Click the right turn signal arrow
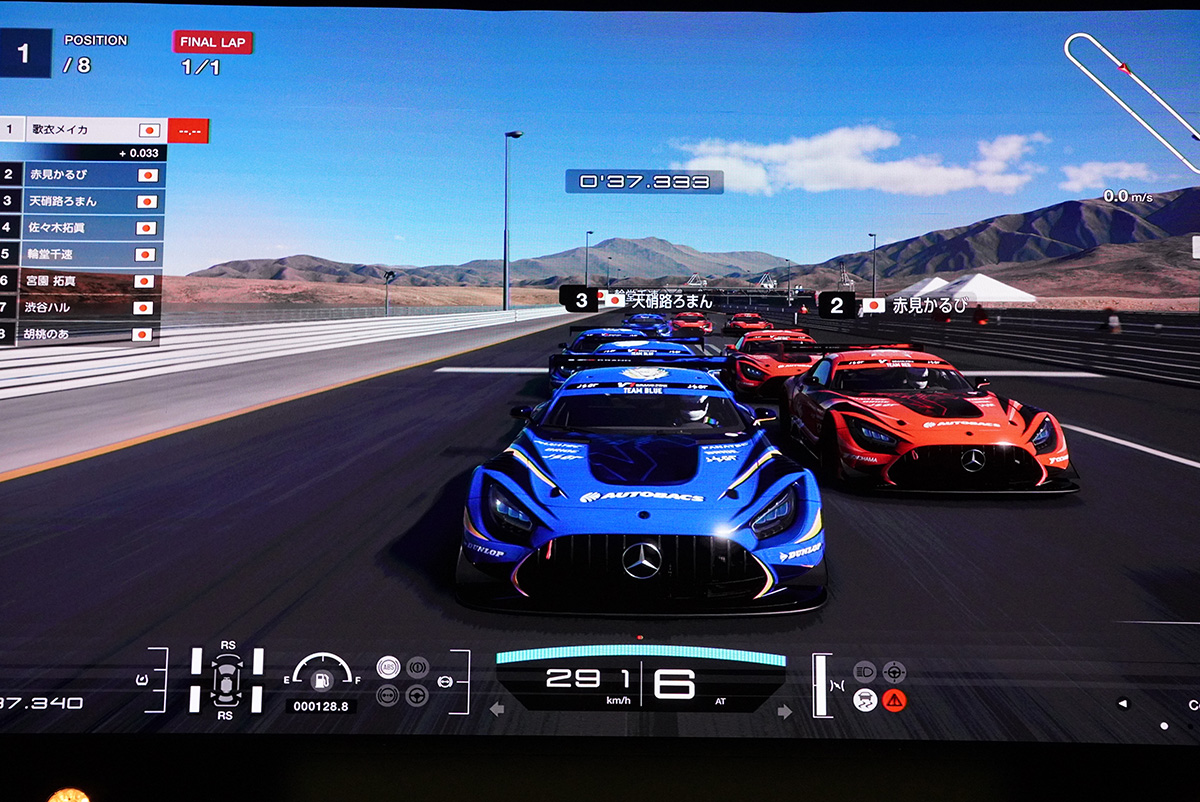Screen dimensions: 1200x802 (784, 711)
